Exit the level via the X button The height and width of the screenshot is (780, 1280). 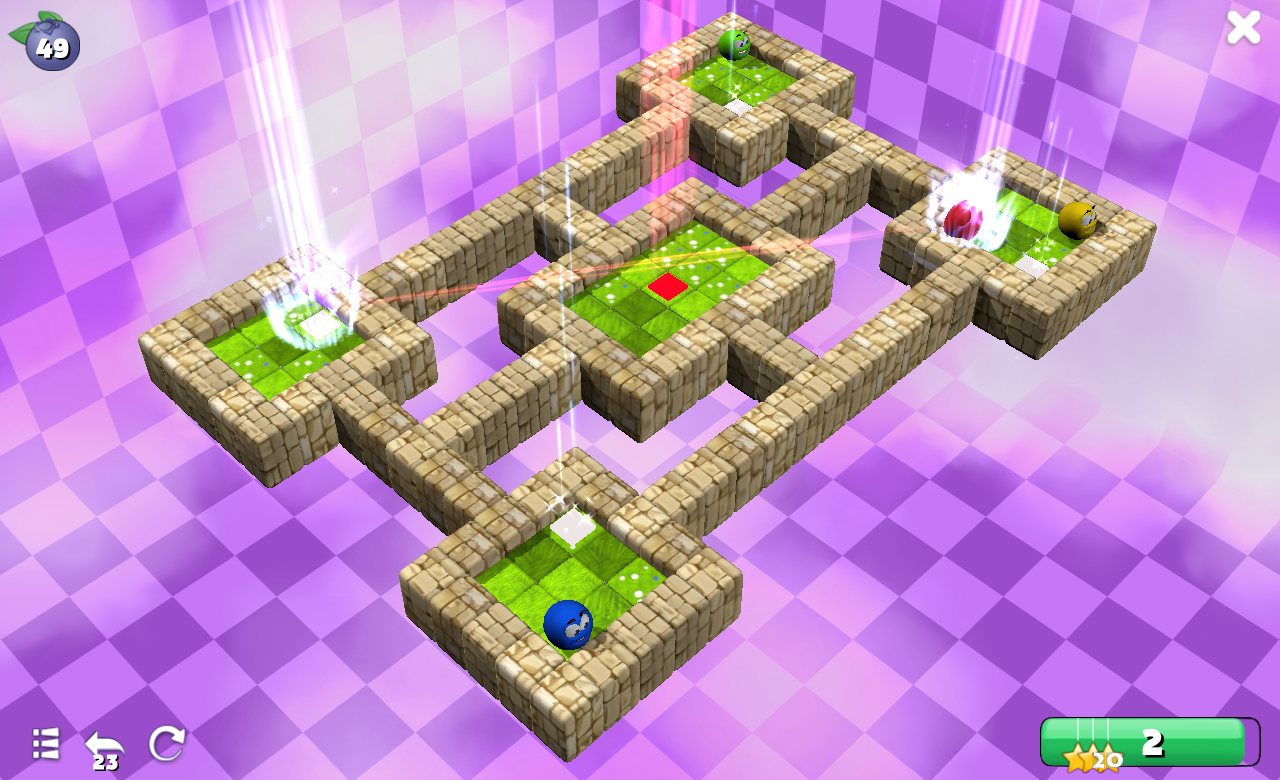[x=1243, y=27]
